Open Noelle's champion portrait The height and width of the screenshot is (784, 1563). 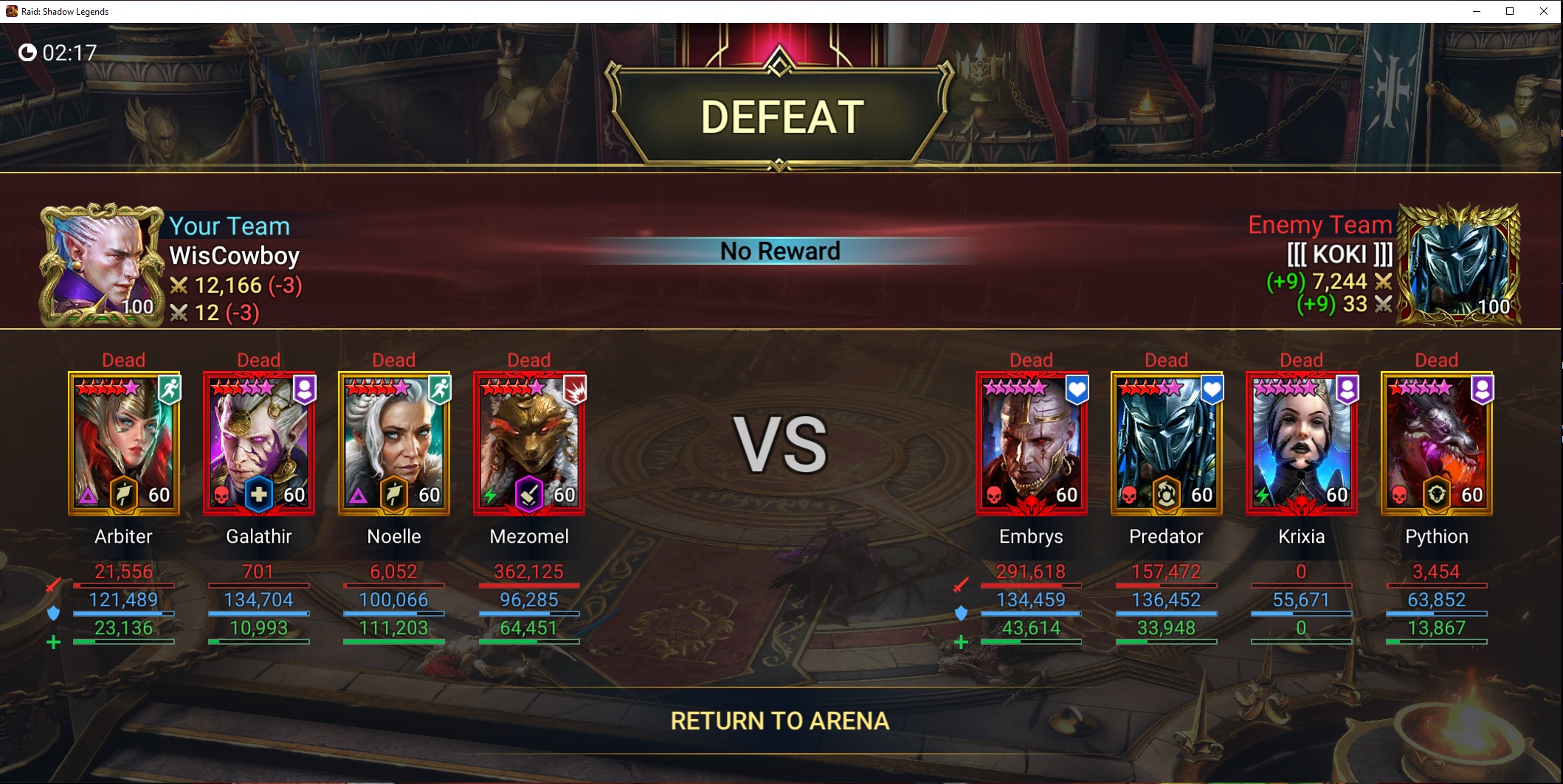coord(394,443)
